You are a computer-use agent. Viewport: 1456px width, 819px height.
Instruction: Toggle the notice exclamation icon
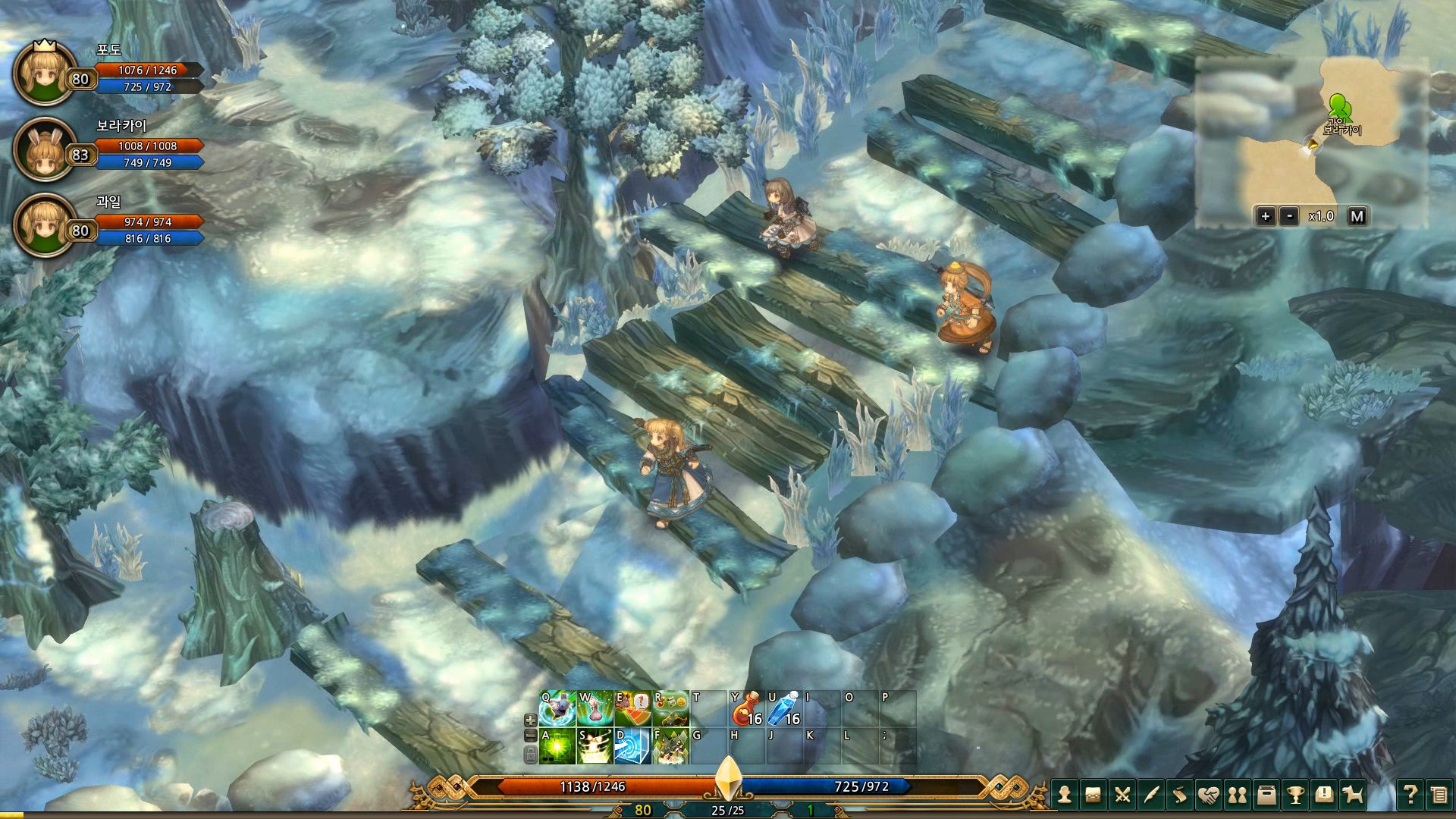coord(1324,796)
